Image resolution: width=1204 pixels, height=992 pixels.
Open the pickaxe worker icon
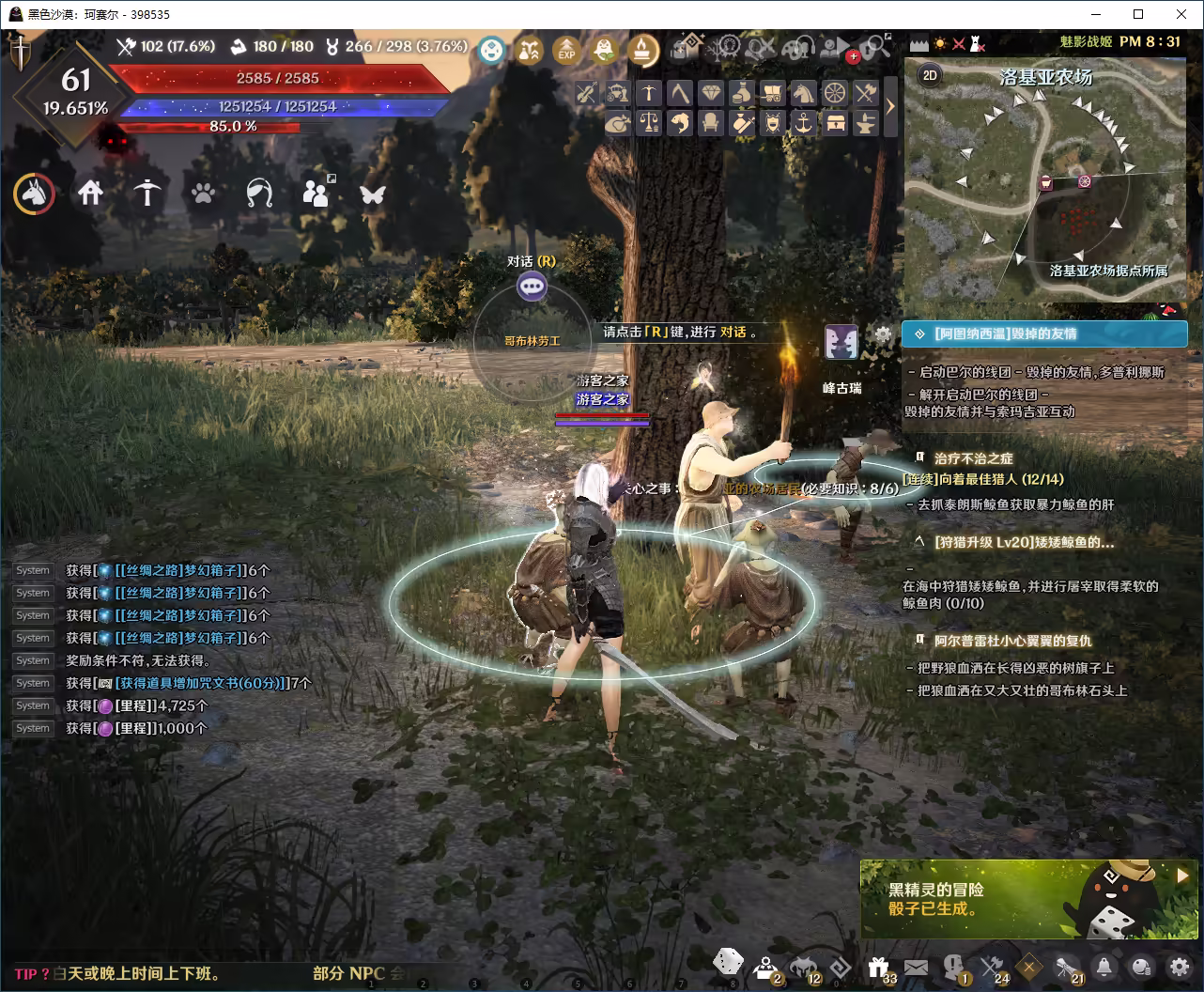(147, 194)
